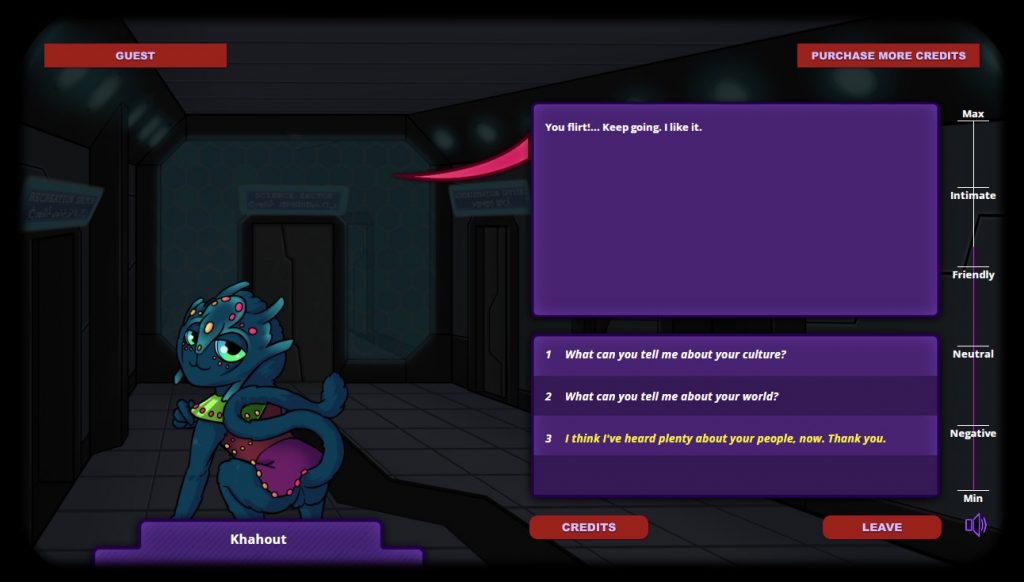Toggle the sound speaker icon
This screenshot has height=582, width=1024.
click(975, 526)
